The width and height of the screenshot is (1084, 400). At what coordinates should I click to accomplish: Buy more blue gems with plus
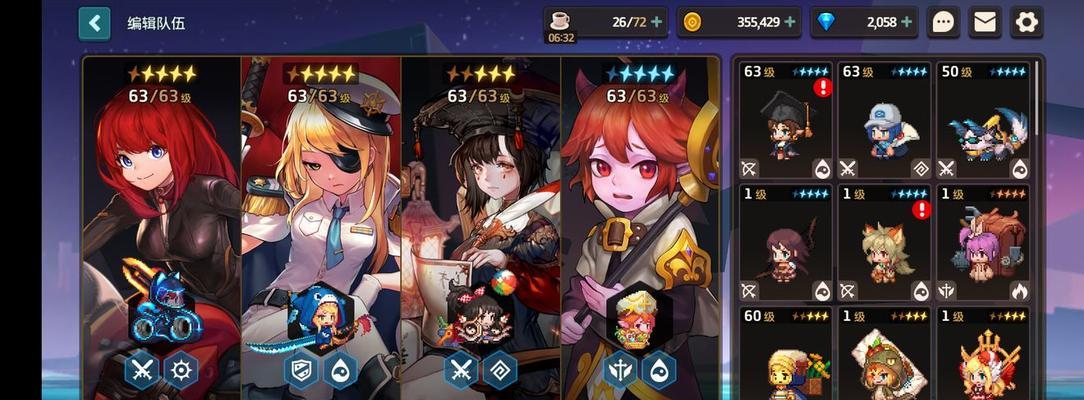coord(906,22)
